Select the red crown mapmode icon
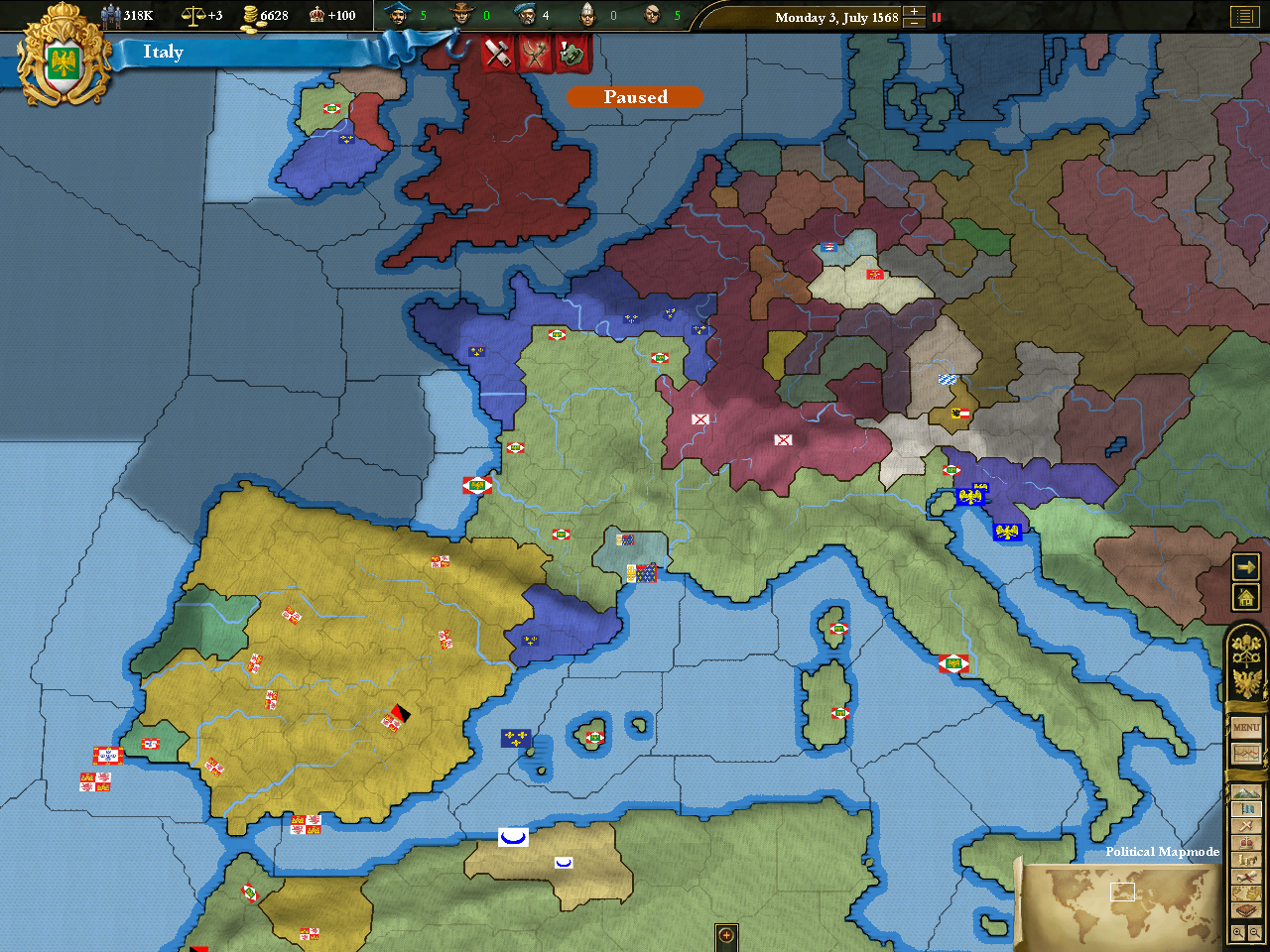 point(1246,843)
